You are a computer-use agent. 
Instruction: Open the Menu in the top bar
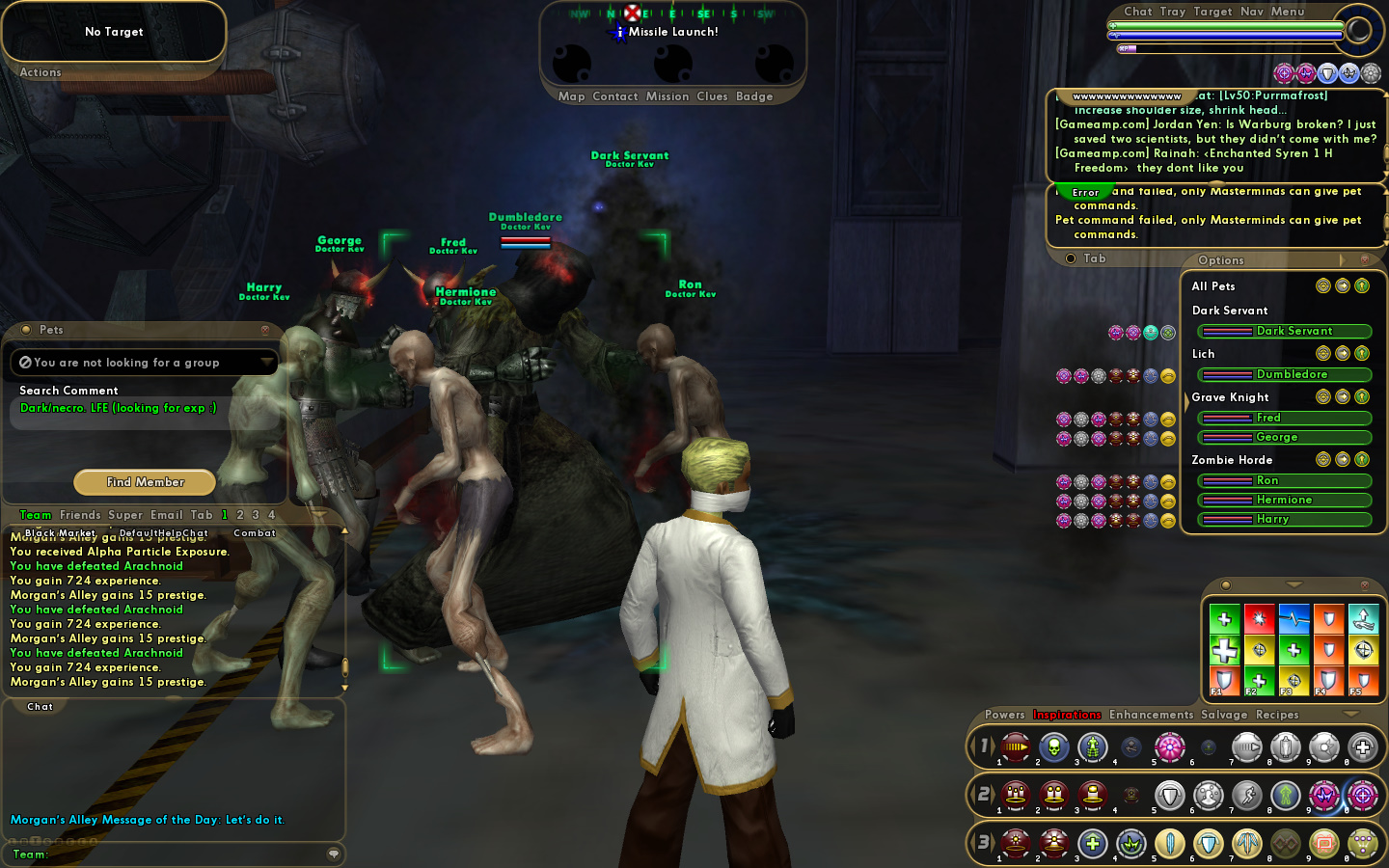pos(1288,12)
